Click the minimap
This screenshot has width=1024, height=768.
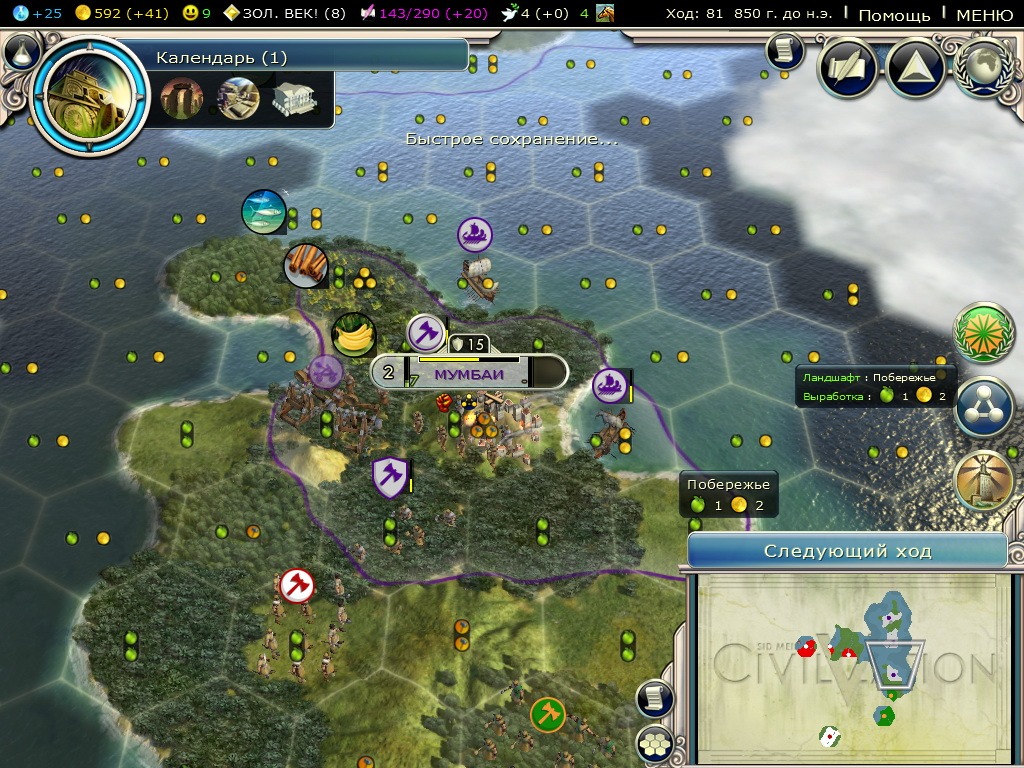coord(850,667)
